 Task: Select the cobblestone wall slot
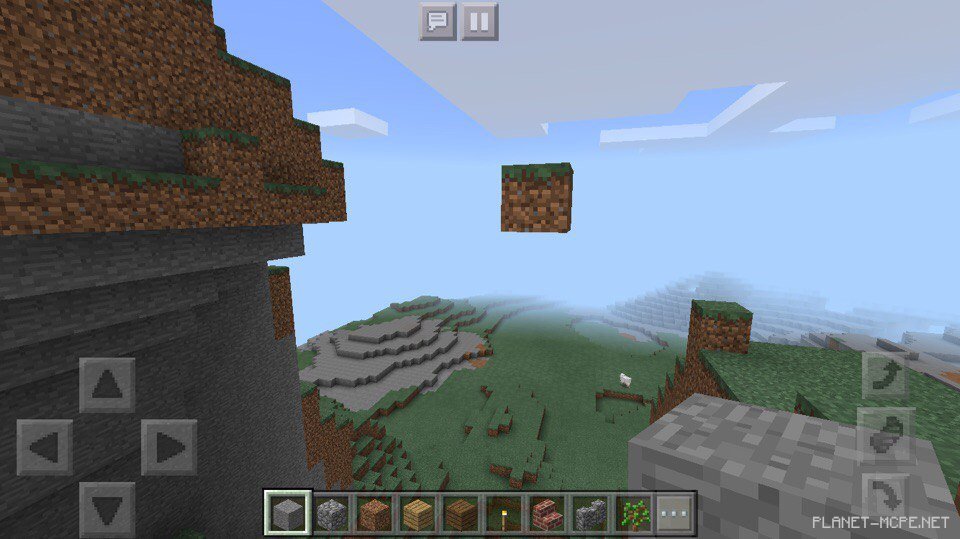(589, 514)
